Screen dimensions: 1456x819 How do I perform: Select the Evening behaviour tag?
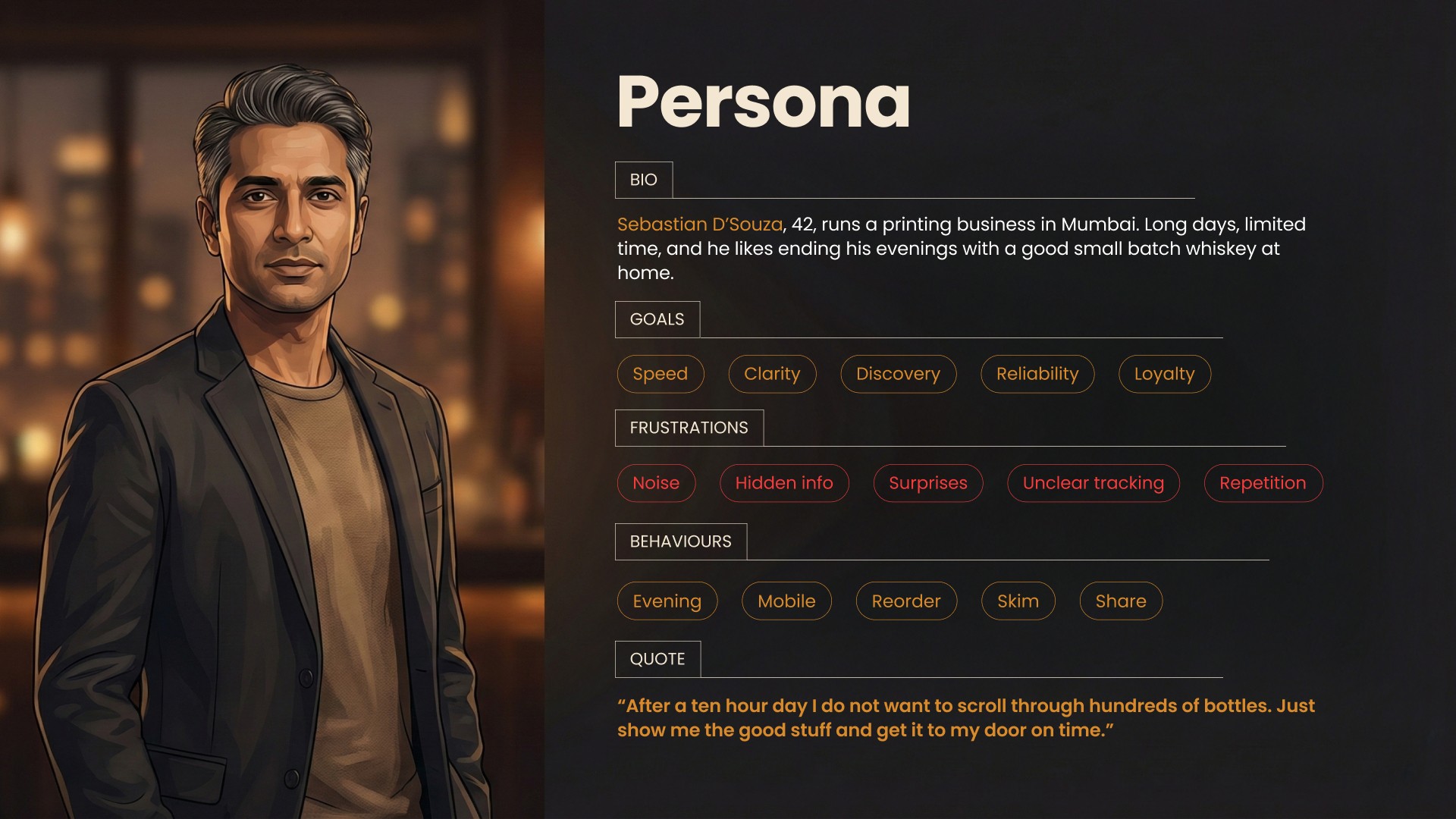[667, 601]
